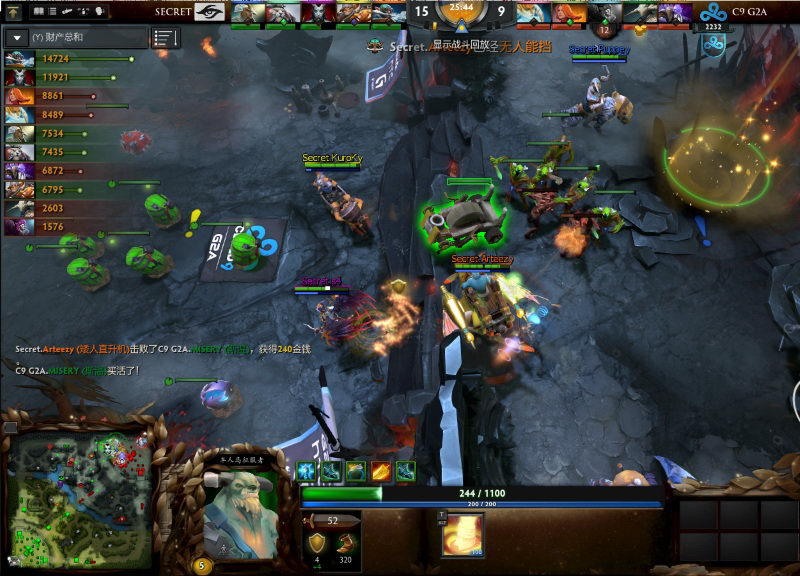Click the level 5 badge below portrait
800x576 pixels.
pyautogui.click(x=204, y=565)
